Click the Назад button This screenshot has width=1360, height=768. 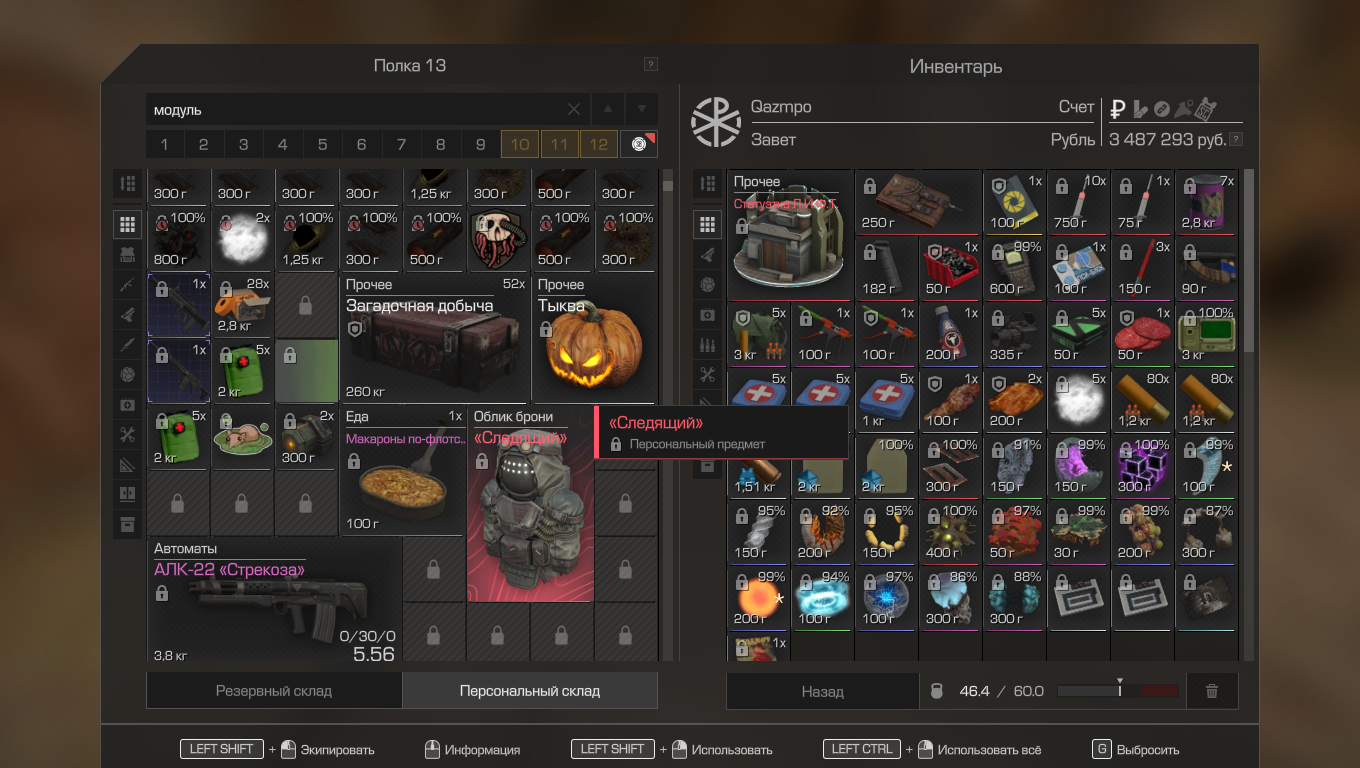(822, 691)
